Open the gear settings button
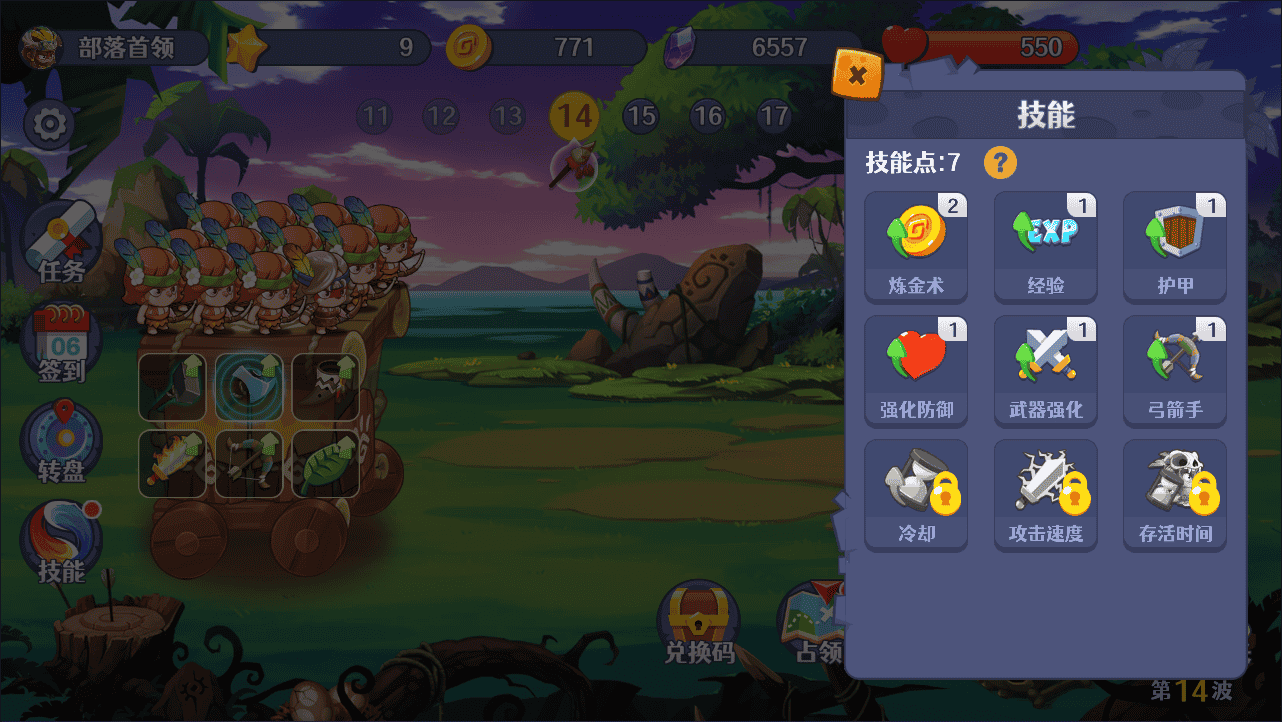 [x=49, y=125]
